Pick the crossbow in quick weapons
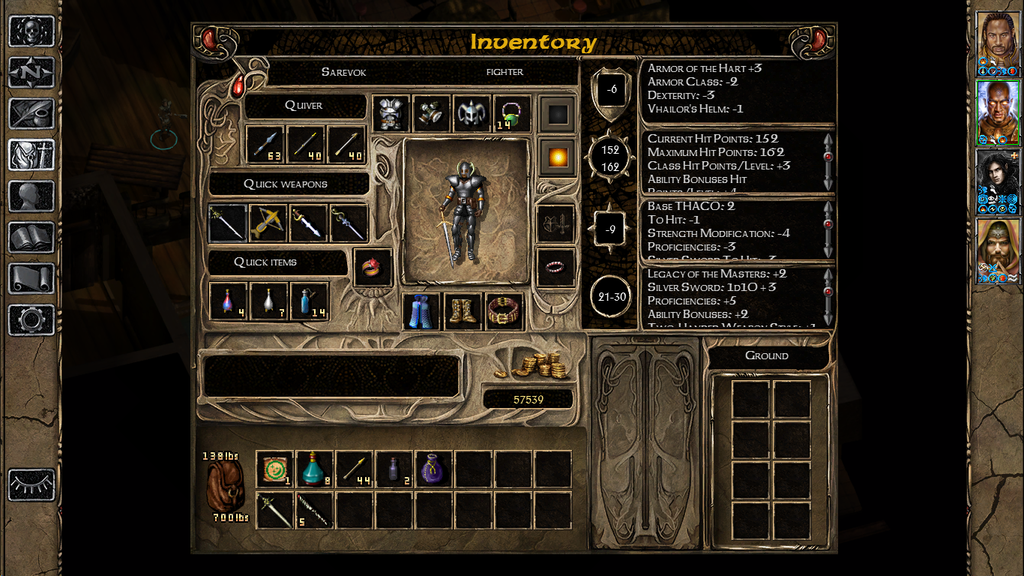 [269, 223]
